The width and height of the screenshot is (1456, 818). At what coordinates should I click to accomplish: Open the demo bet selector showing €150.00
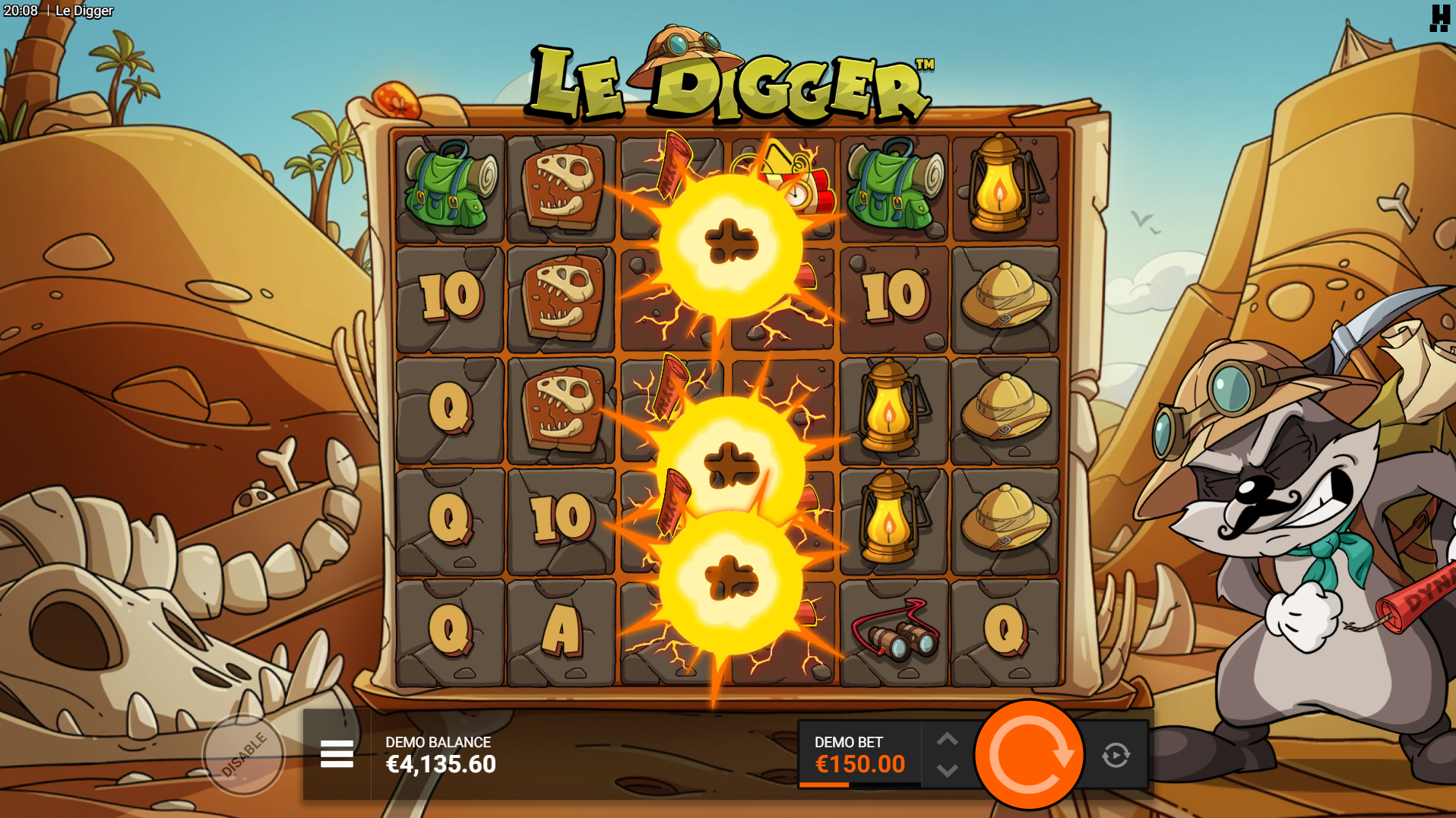pyautogui.click(x=859, y=755)
